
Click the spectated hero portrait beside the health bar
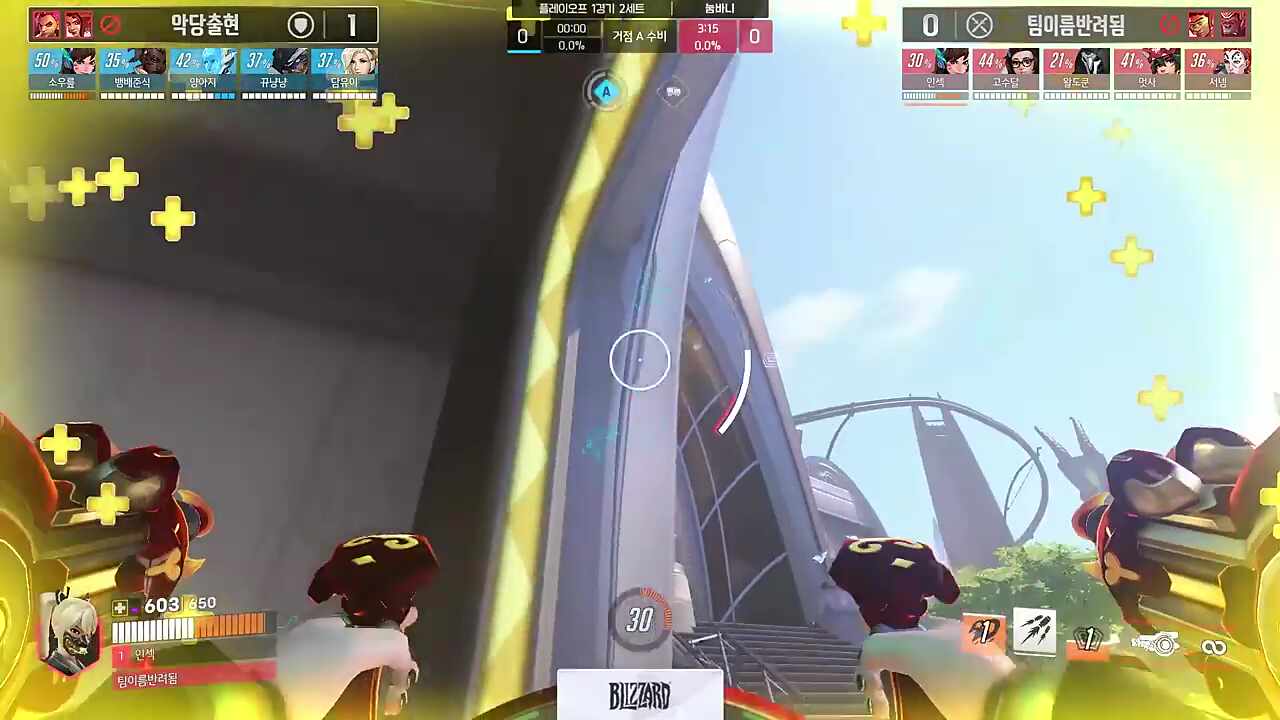coord(71,633)
